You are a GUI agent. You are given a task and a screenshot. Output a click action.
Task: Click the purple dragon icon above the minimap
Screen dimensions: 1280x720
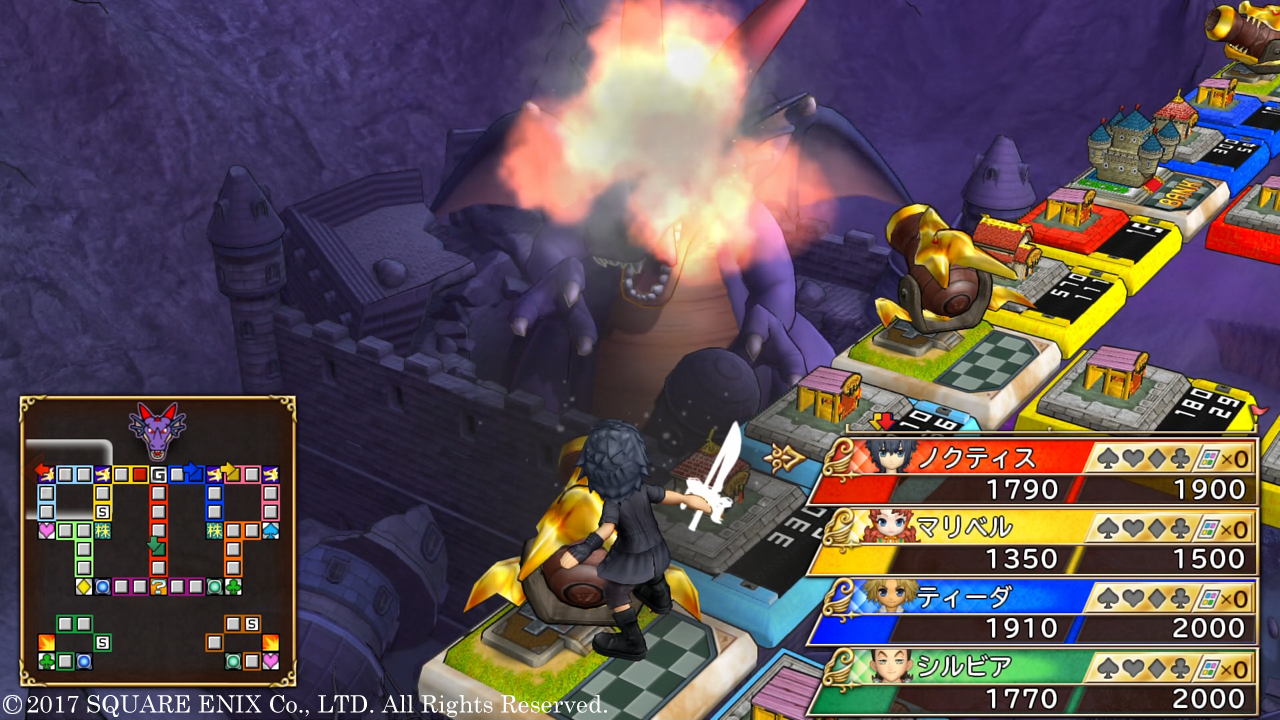click(x=158, y=429)
